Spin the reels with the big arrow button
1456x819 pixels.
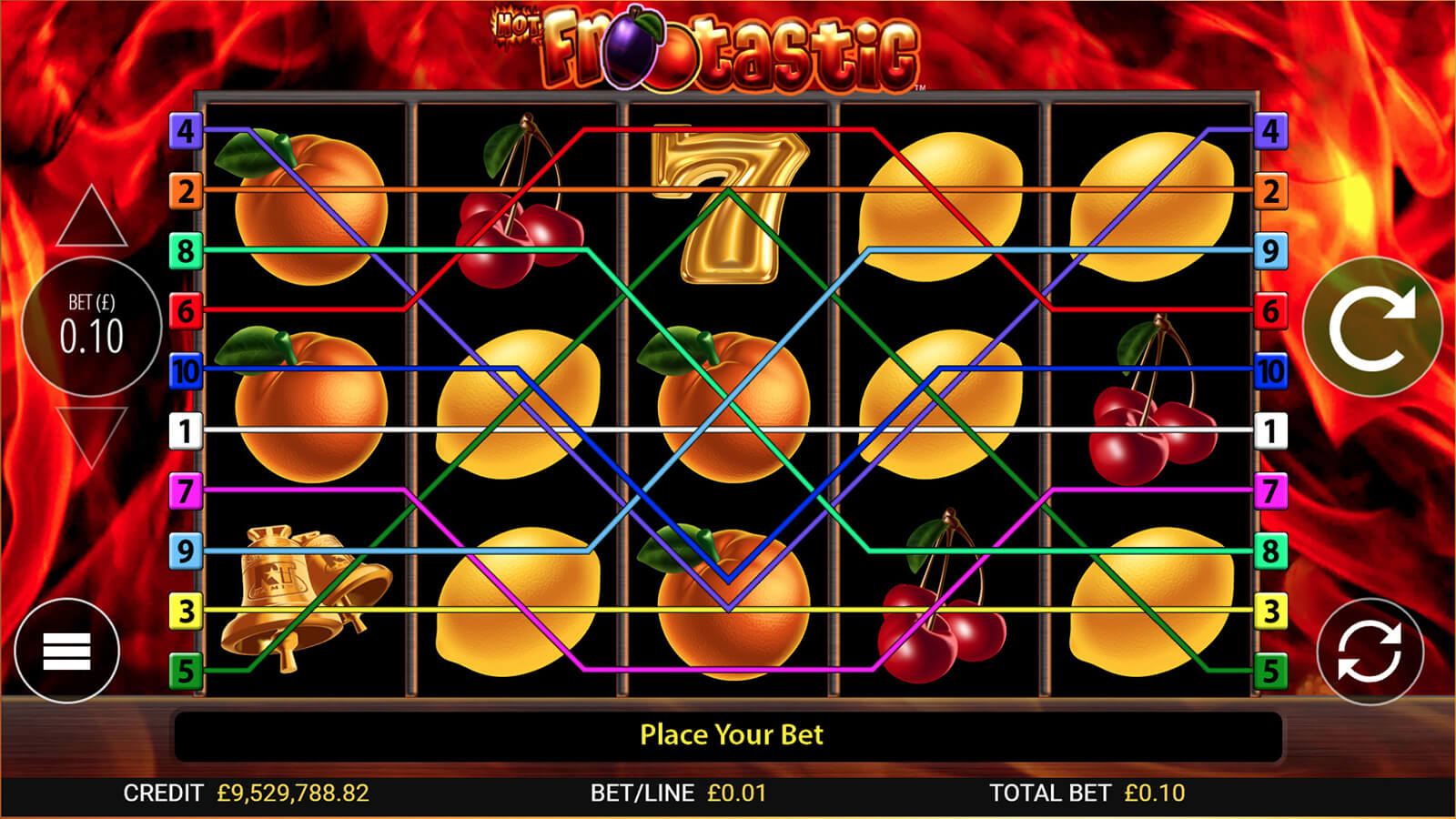pos(1372,326)
